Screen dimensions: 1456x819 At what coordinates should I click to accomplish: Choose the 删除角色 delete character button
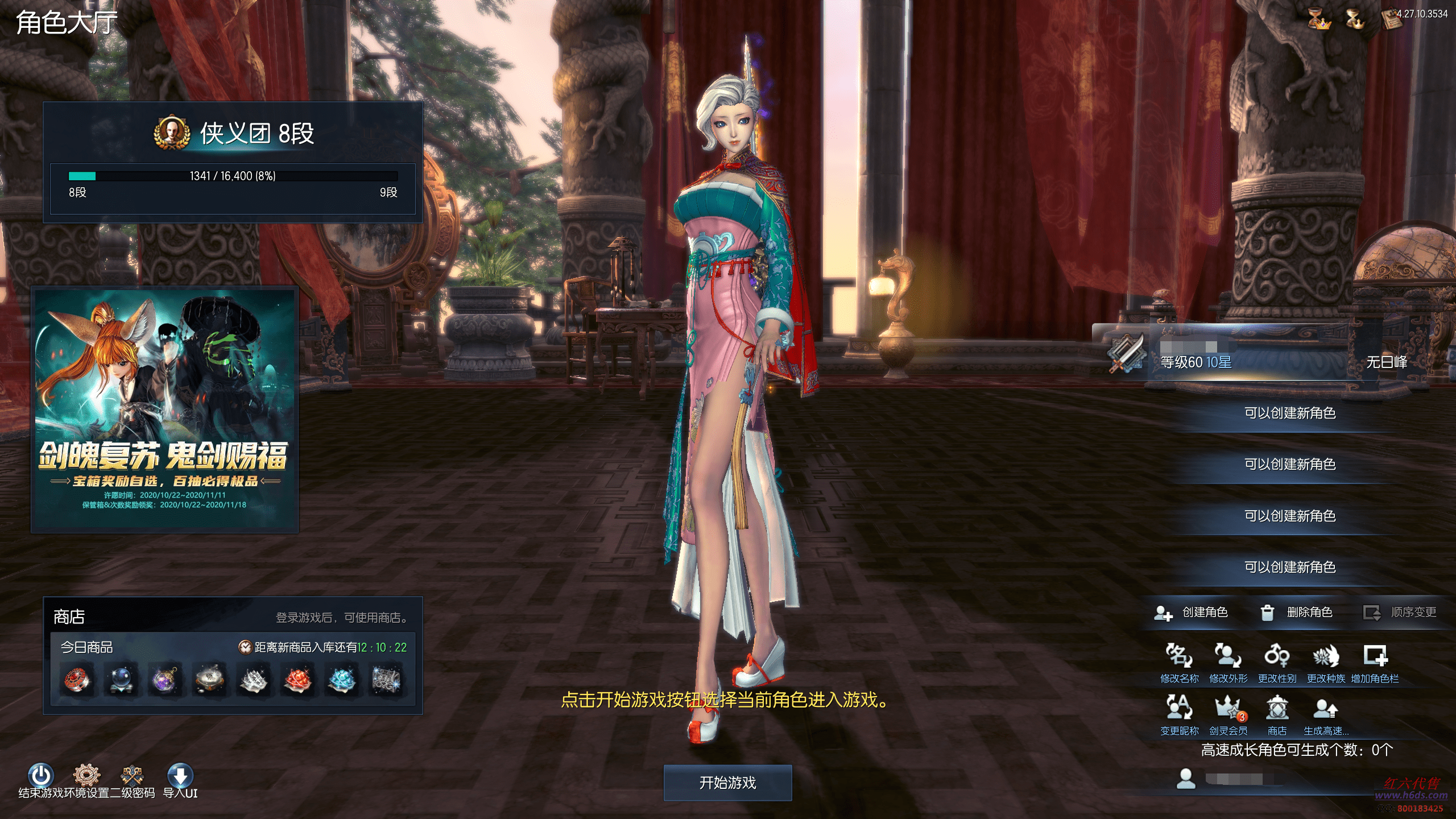[x=1297, y=613]
